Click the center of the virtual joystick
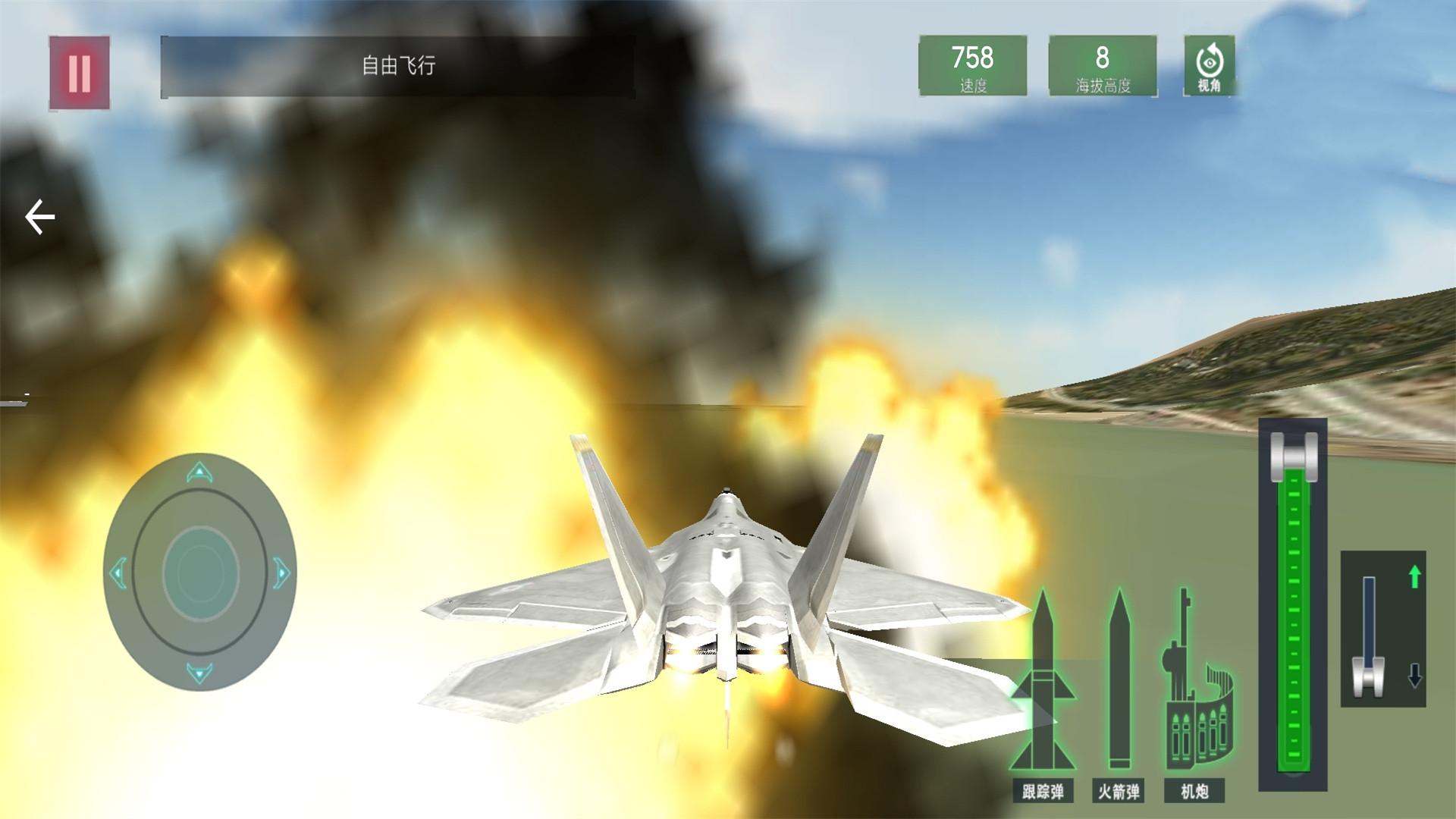Viewport: 1456px width, 819px height. click(199, 573)
